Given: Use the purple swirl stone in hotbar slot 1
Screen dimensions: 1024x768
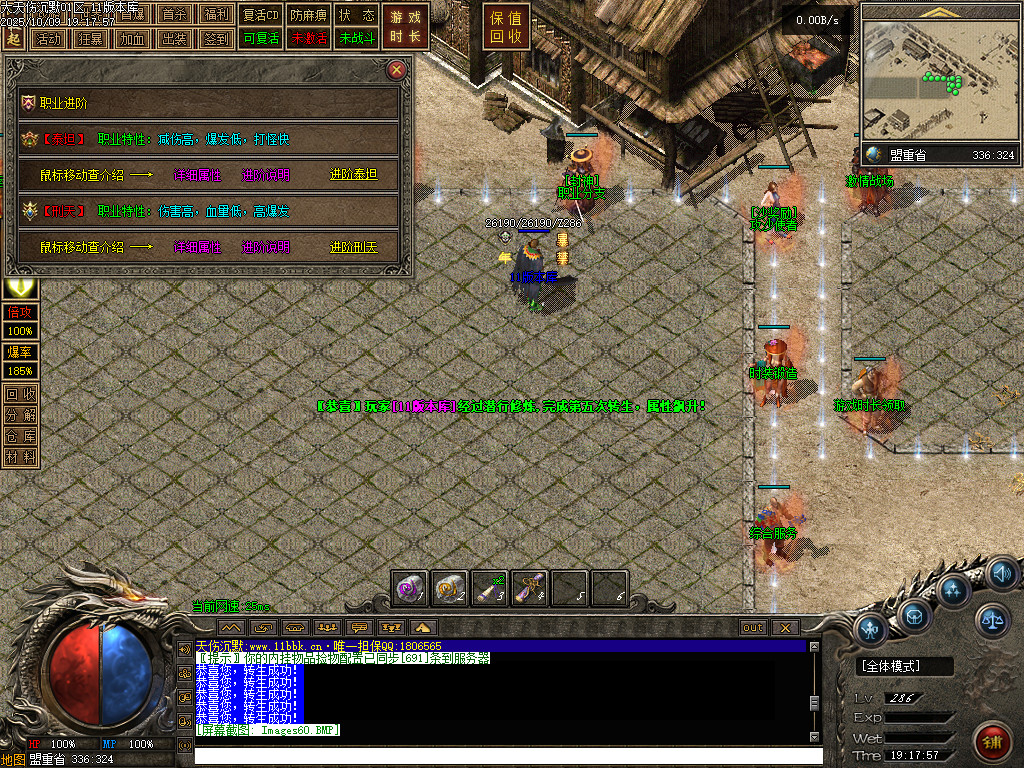Looking at the screenshot, I should (410, 589).
